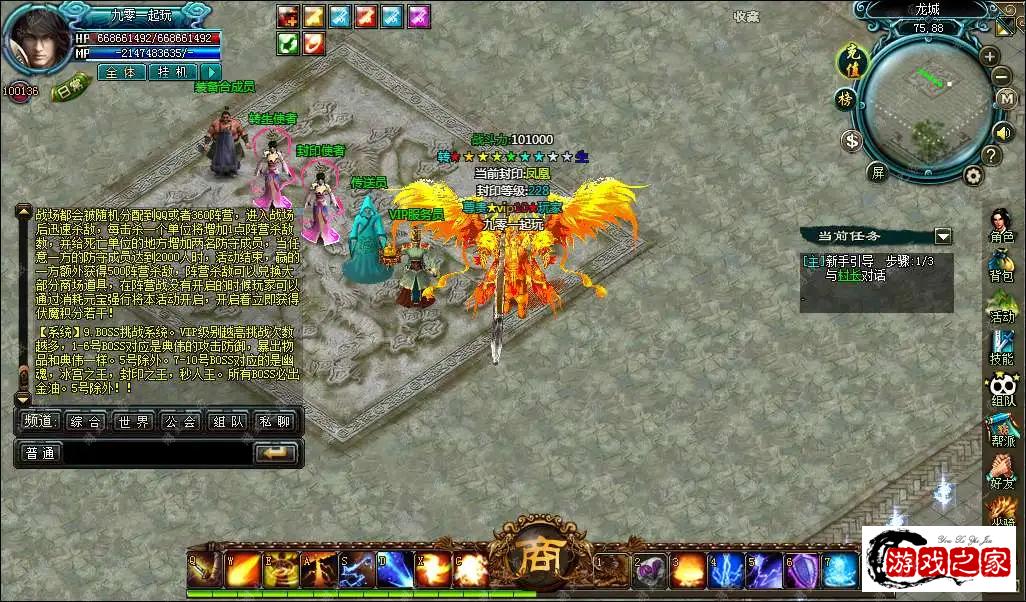Choose the 组队 team chat channel
The width and height of the screenshot is (1026, 602).
(x=229, y=422)
